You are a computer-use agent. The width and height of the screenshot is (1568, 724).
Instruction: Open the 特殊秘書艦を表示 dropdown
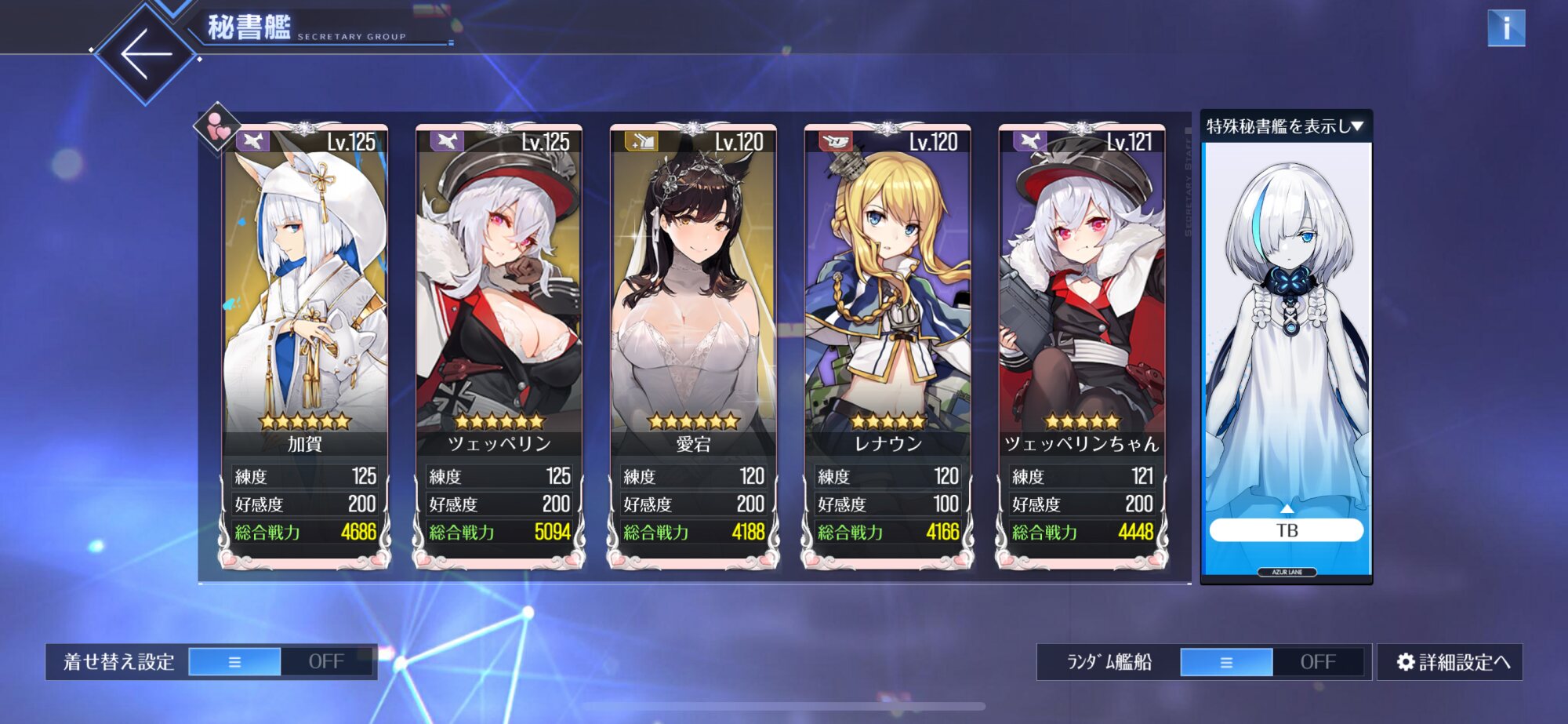(1286, 126)
